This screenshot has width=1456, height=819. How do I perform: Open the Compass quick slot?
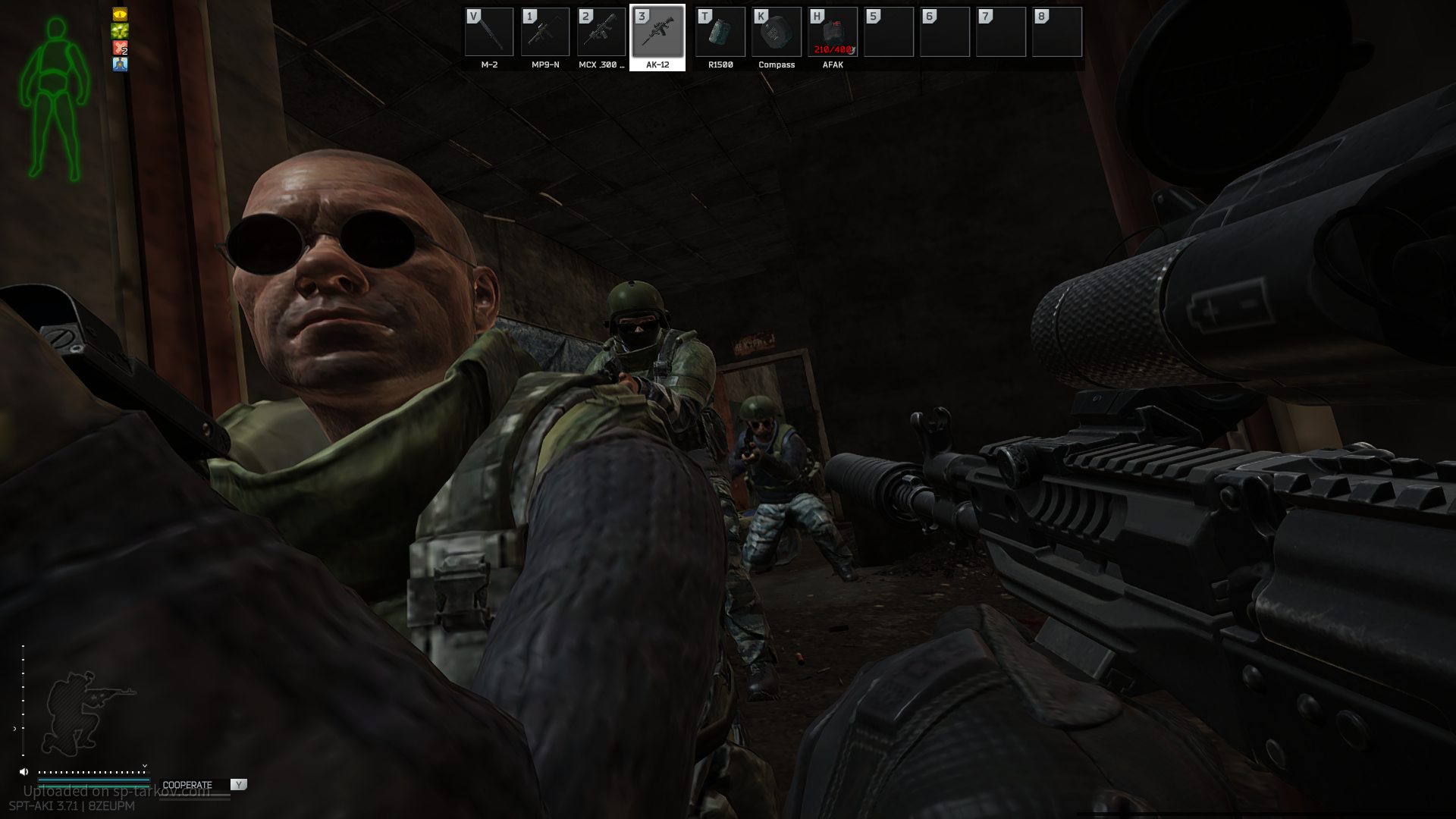(777, 33)
